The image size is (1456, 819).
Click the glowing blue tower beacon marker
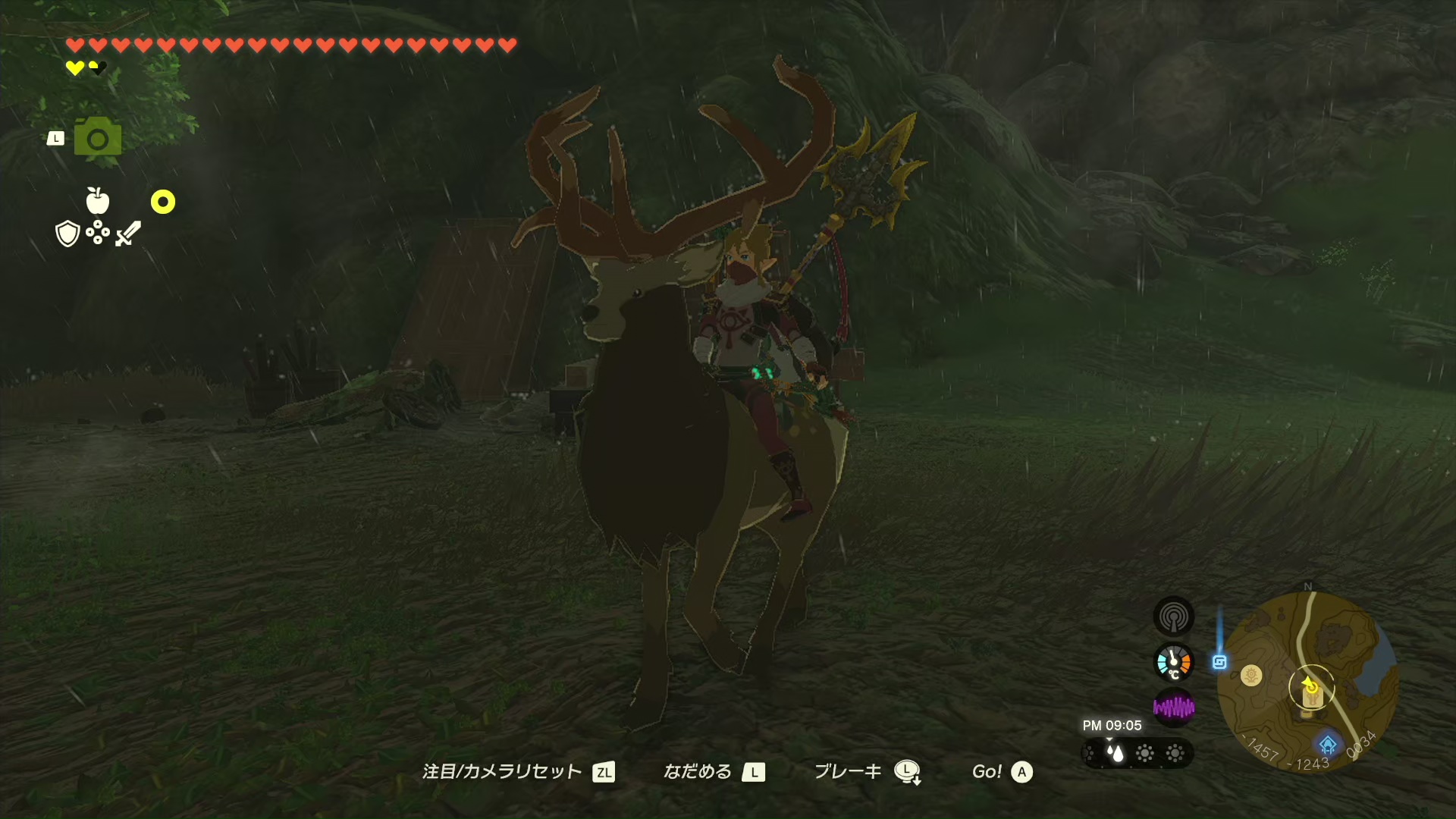click(x=1219, y=662)
